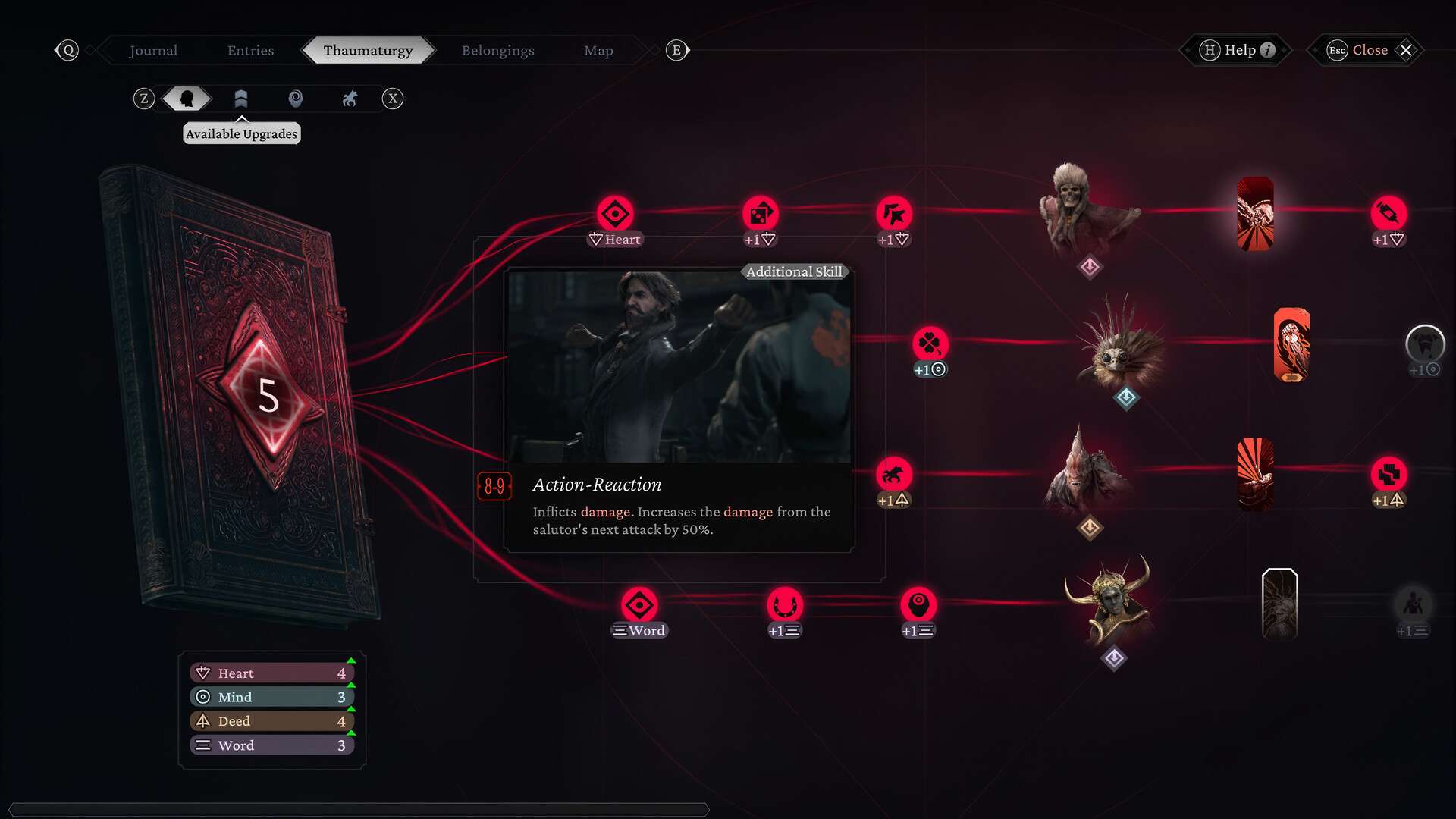The image size is (1456, 819).
Task: Select the Heart skill node
Action: pyautogui.click(x=615, y=214)
